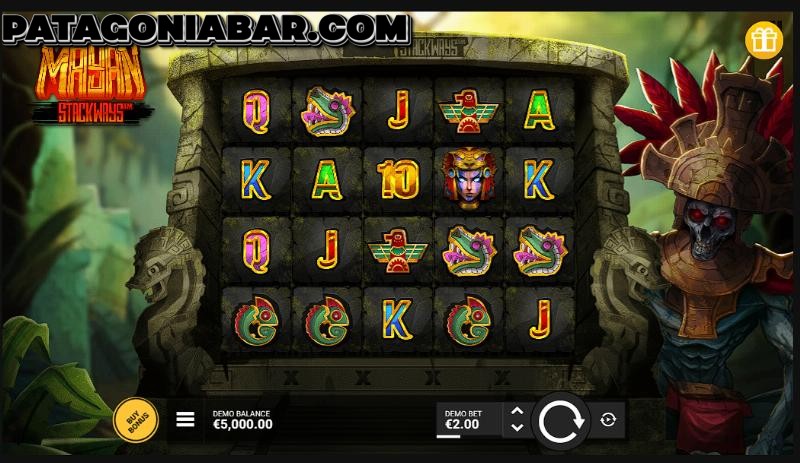Spin the reels with the circular arrow button
This screenshot has width=800, height=463.
pyautogui.click(x=560, y=421)
